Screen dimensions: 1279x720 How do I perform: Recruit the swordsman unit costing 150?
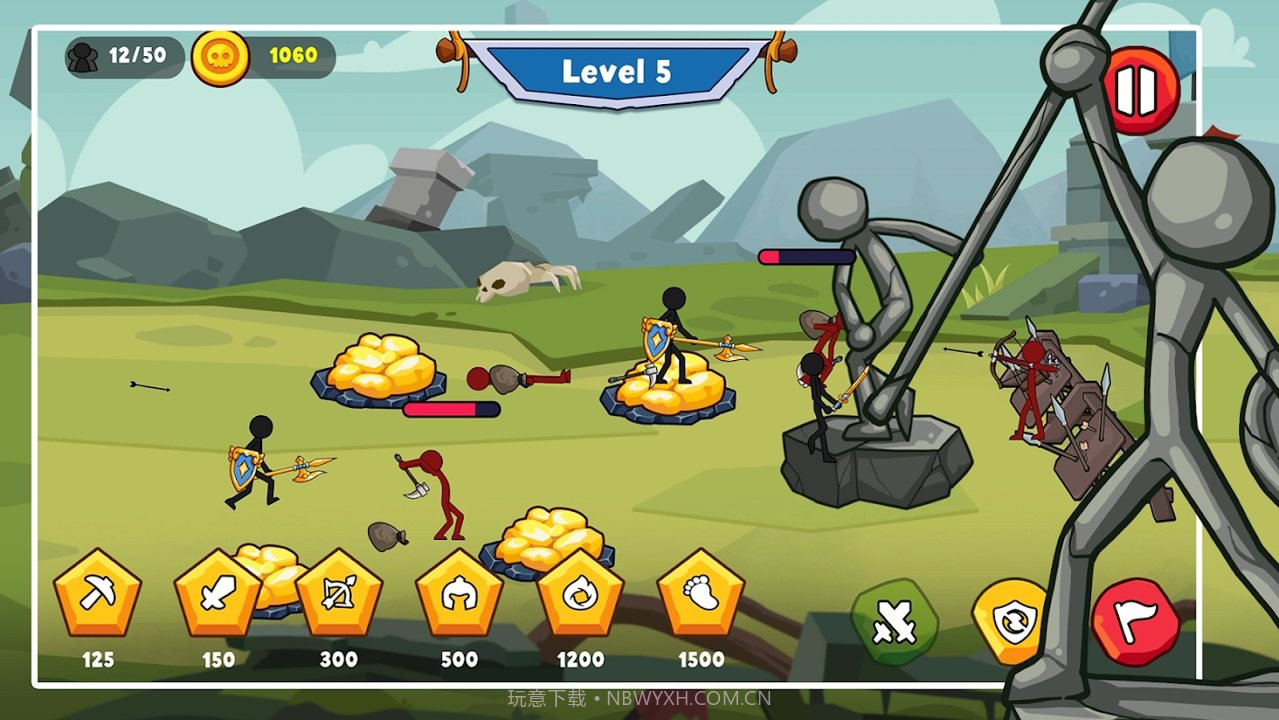tap(218, 595)
